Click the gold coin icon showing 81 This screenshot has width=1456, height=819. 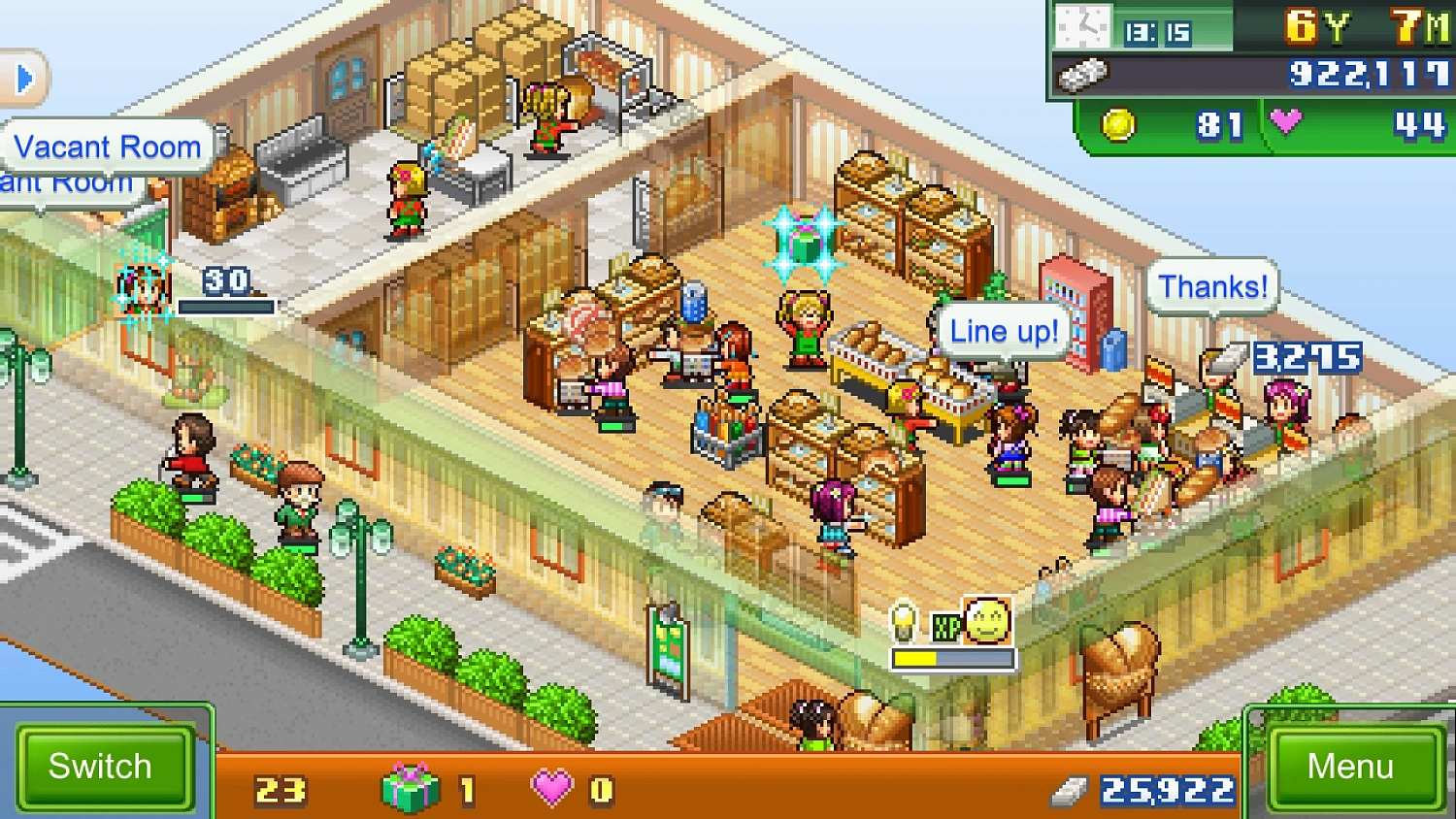click(1121, 125)
